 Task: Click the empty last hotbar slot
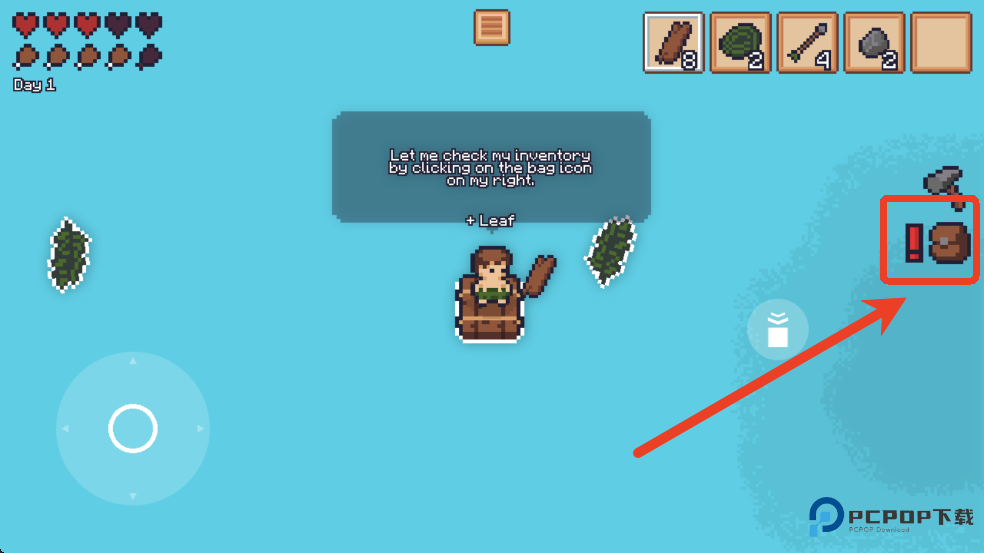941,43
